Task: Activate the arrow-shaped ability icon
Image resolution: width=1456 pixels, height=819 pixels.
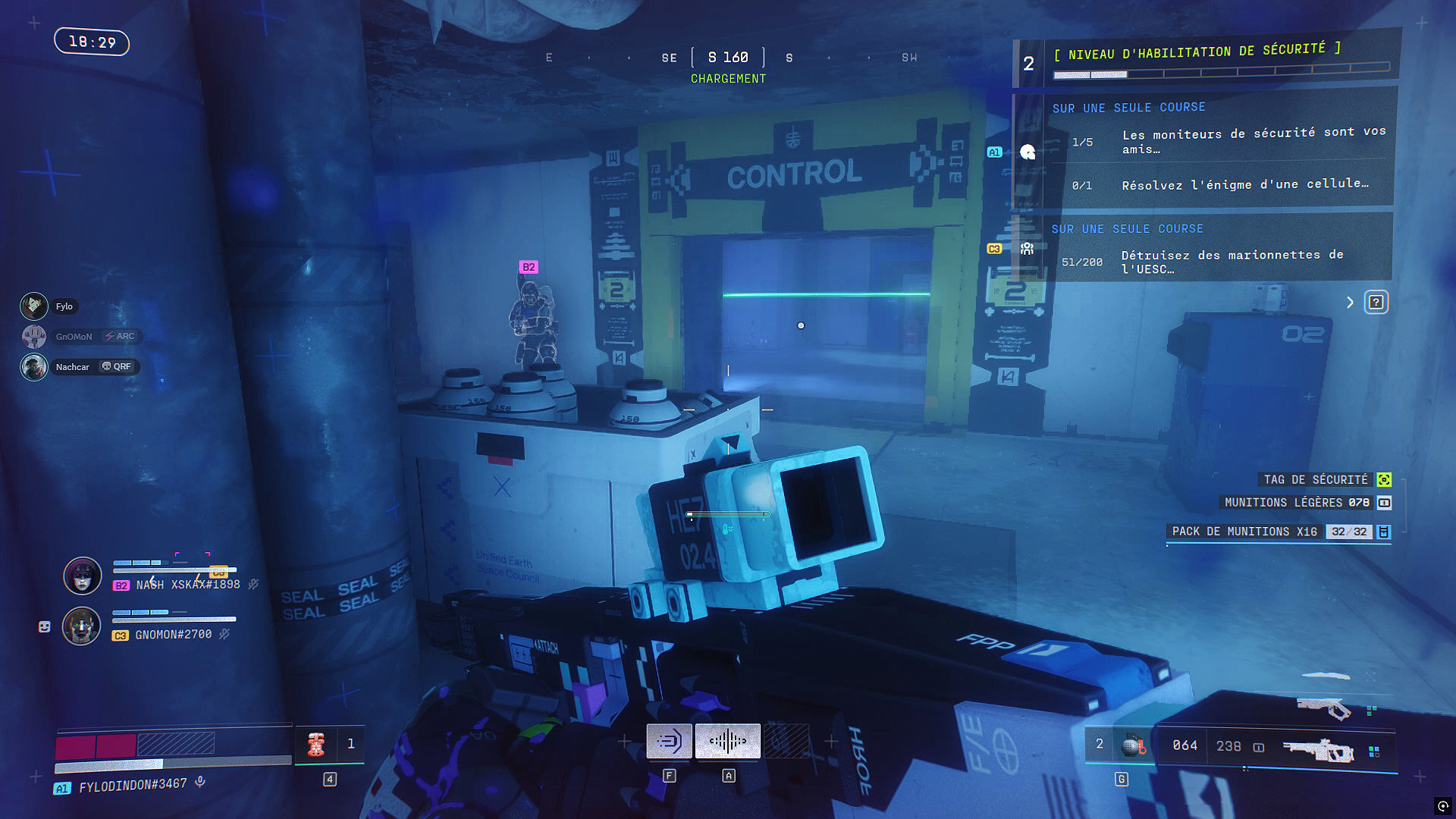Action: coord(669,741)
